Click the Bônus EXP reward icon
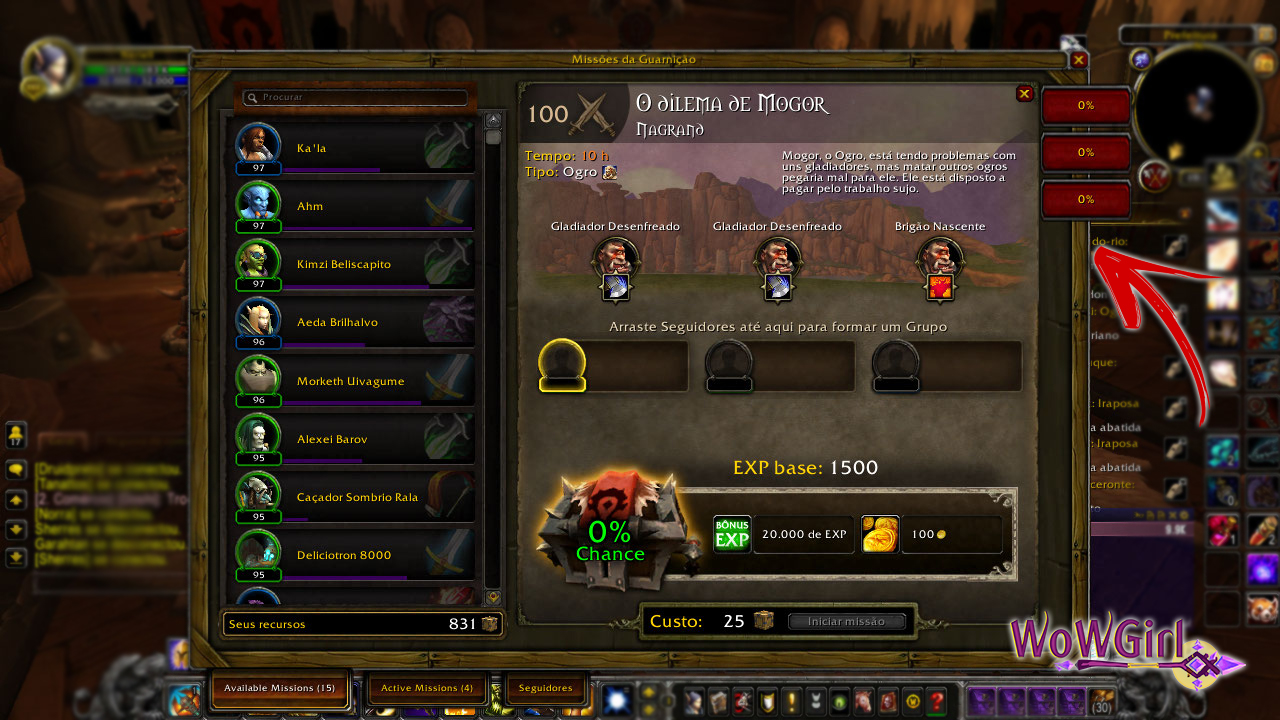The width and height of the screenshot is (1280, 720). (731, 535)
